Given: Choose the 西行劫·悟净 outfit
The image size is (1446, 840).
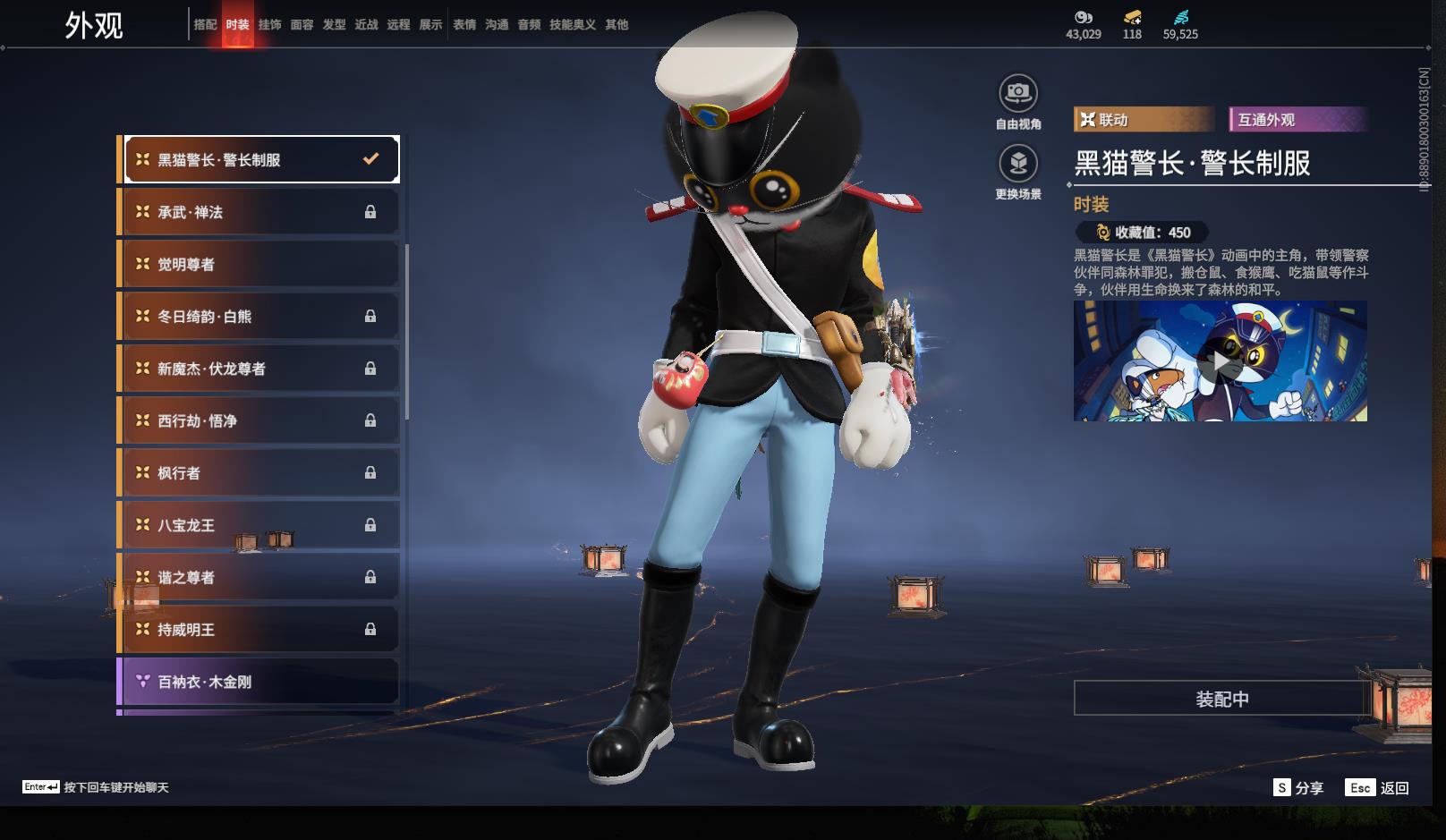Looking at the screenshot, I should 259,420.
